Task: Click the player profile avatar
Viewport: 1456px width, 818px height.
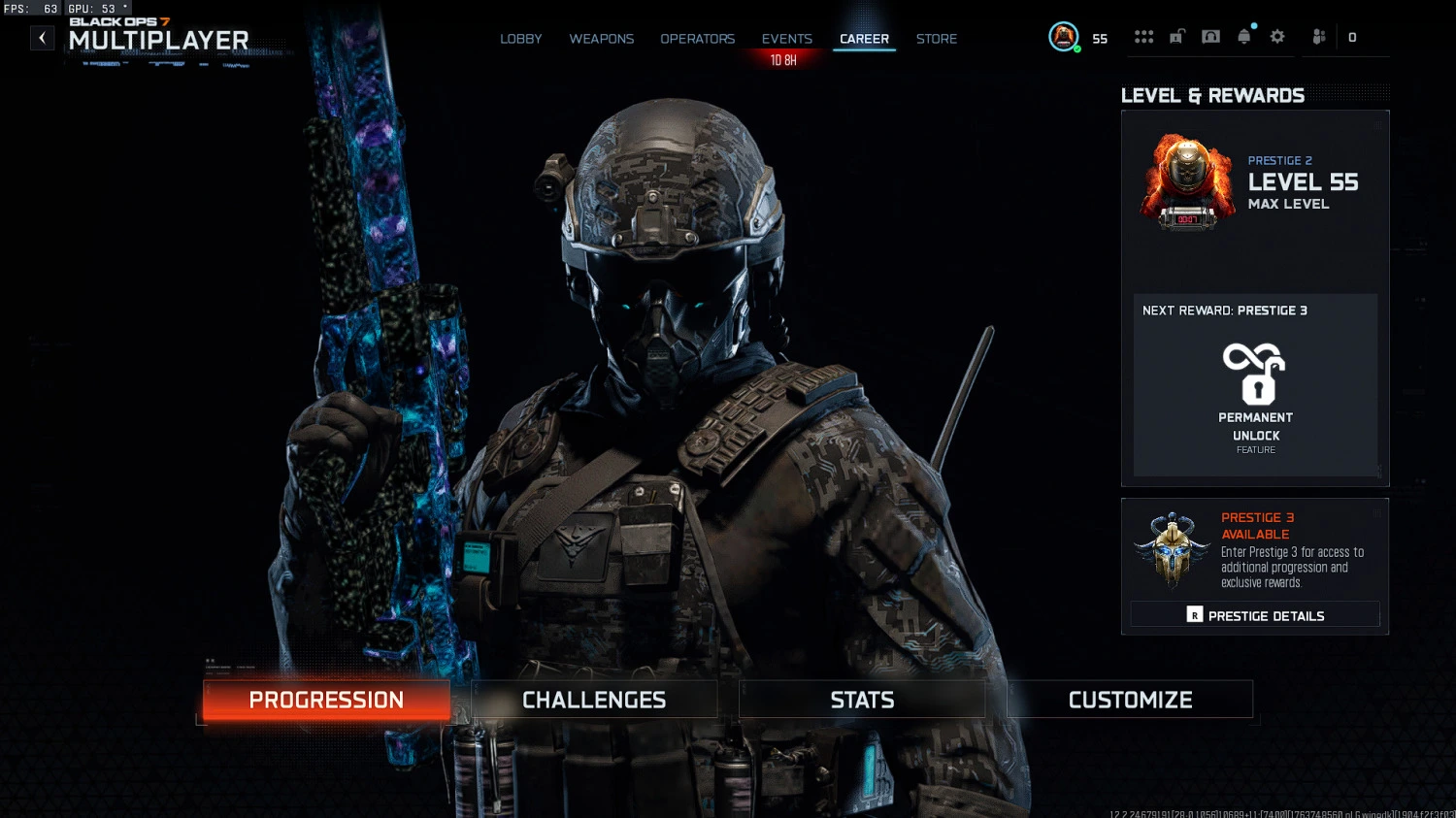Action: (x=1063, y=37)
